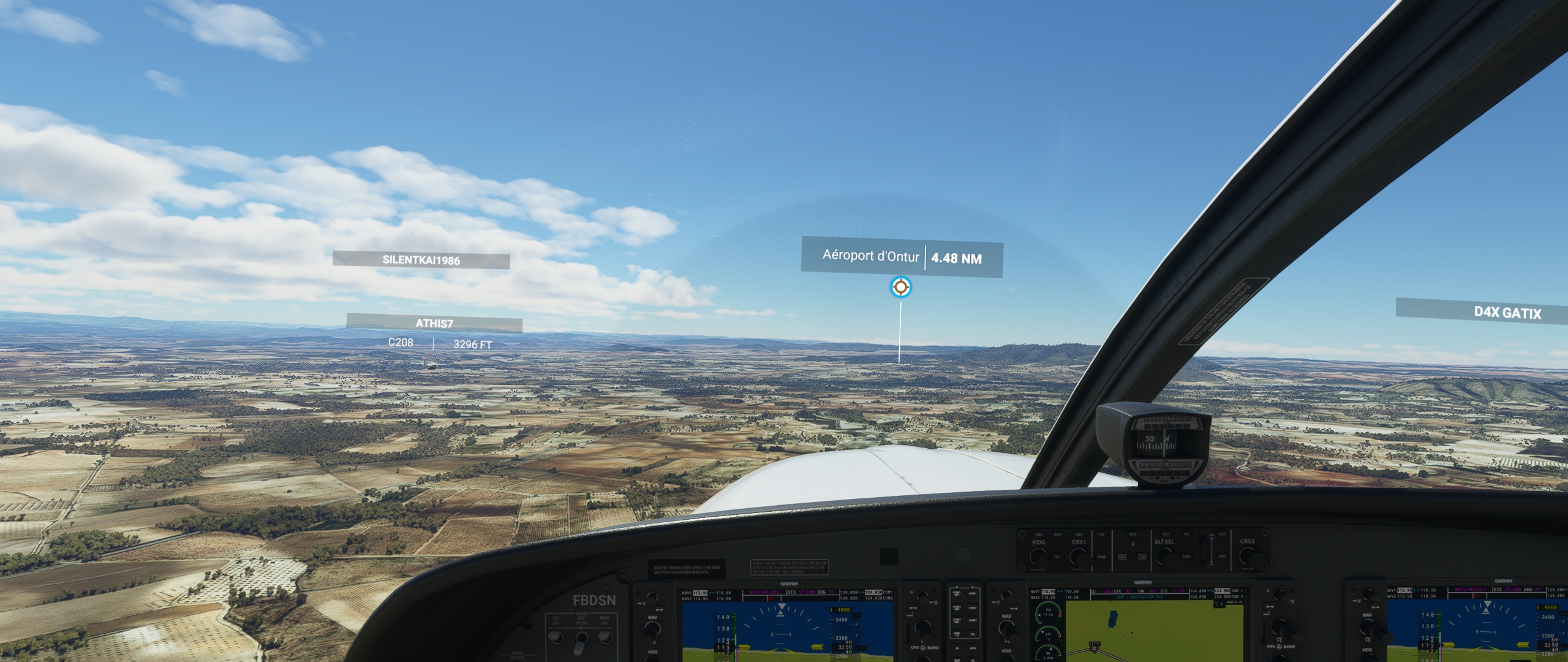Viewport: 1568px width, 662px height.
Task: Choose the ATHIS7 player nameplate
Action: [434, 323]
